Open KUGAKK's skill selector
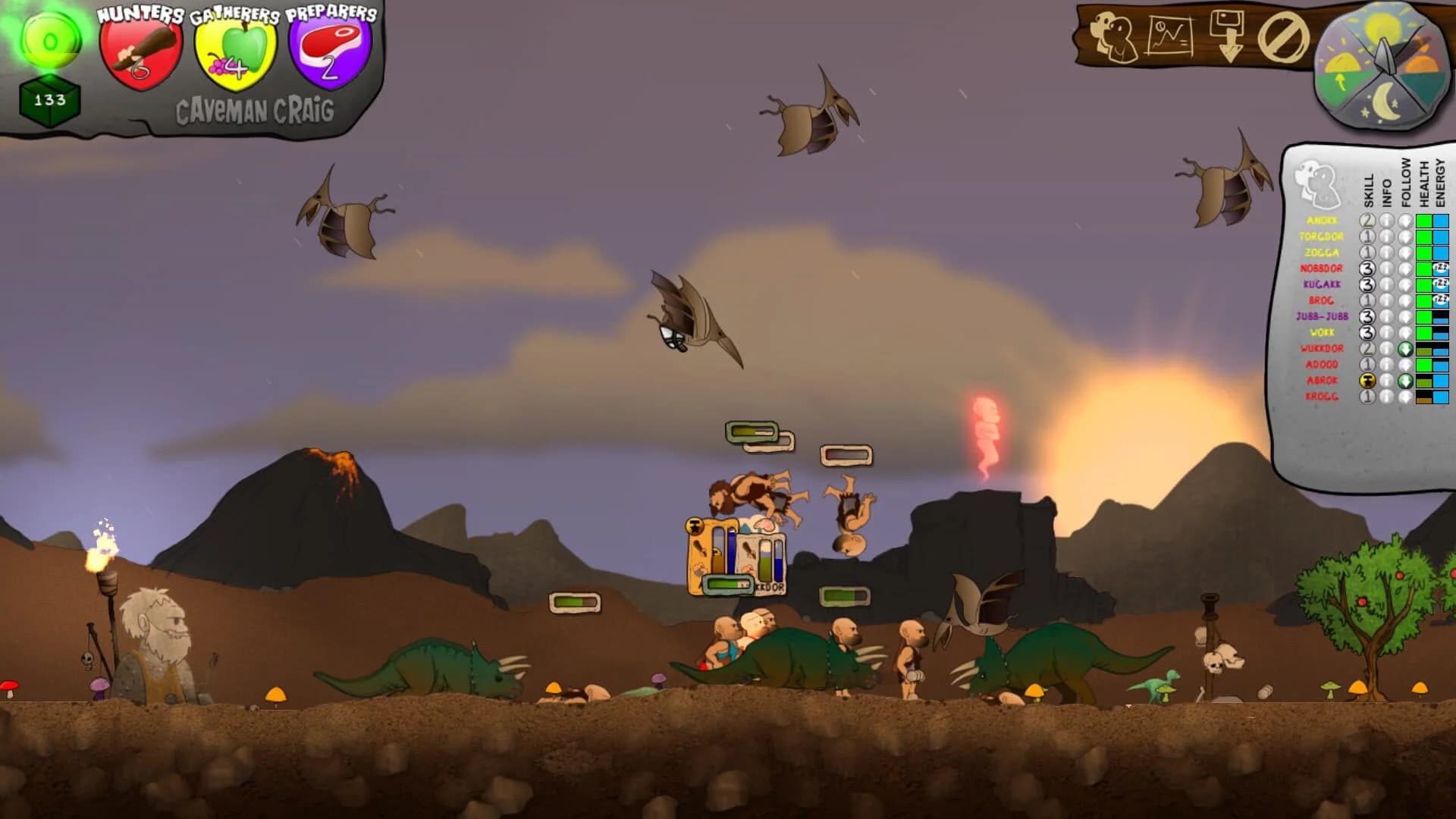The image size is (1456, 819). click(1367, 284)
